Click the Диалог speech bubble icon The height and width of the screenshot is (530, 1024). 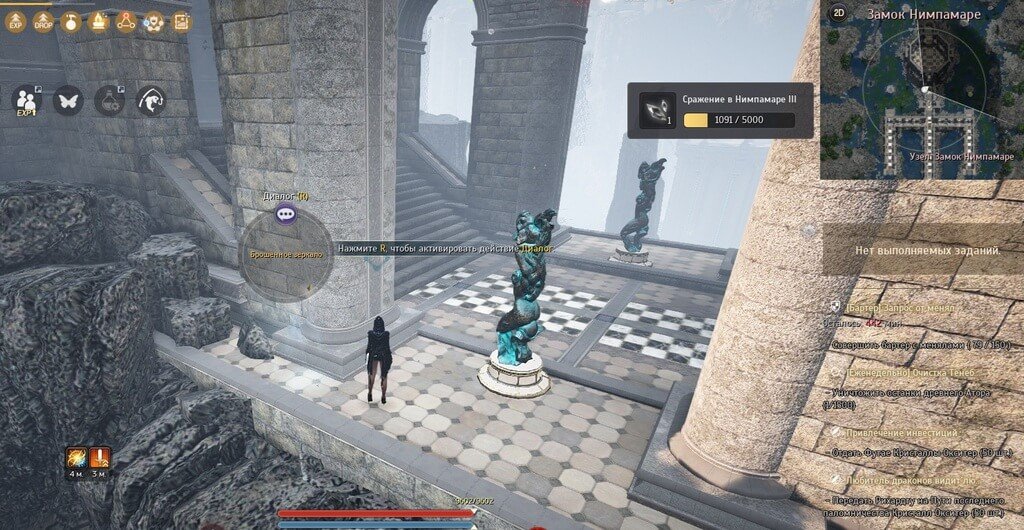point(286,213)
